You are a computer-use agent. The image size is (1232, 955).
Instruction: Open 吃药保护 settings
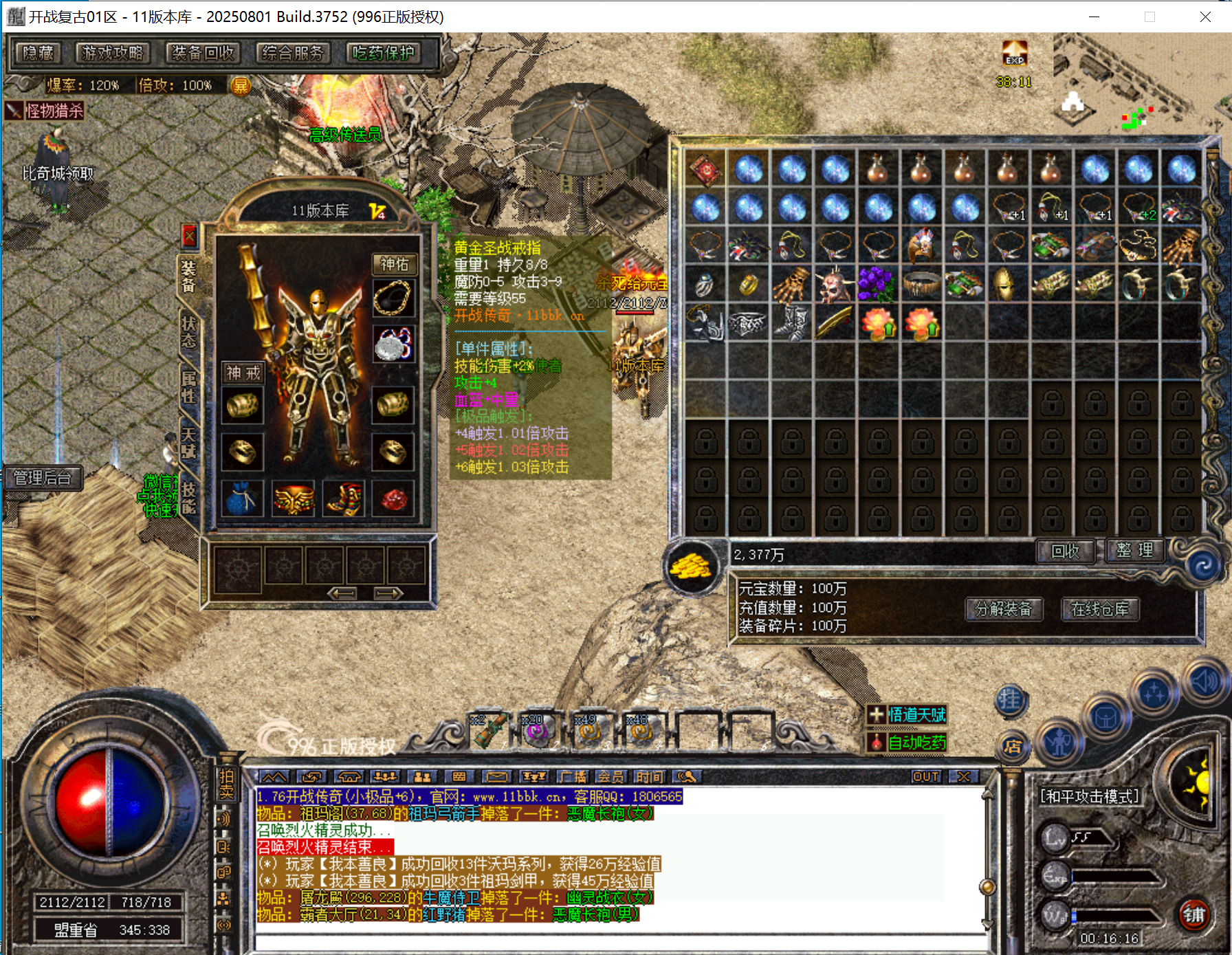point(383,53)
